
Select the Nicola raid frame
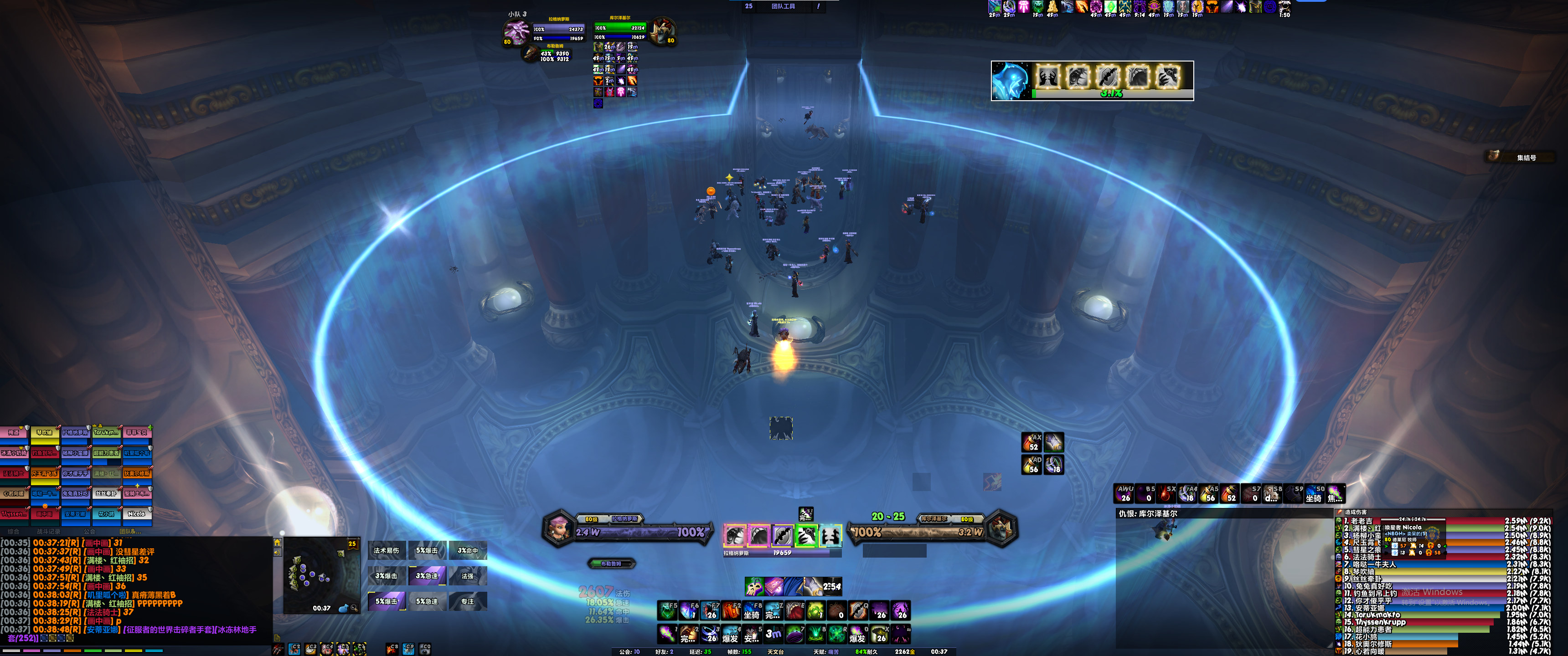[x=136, y=514]
